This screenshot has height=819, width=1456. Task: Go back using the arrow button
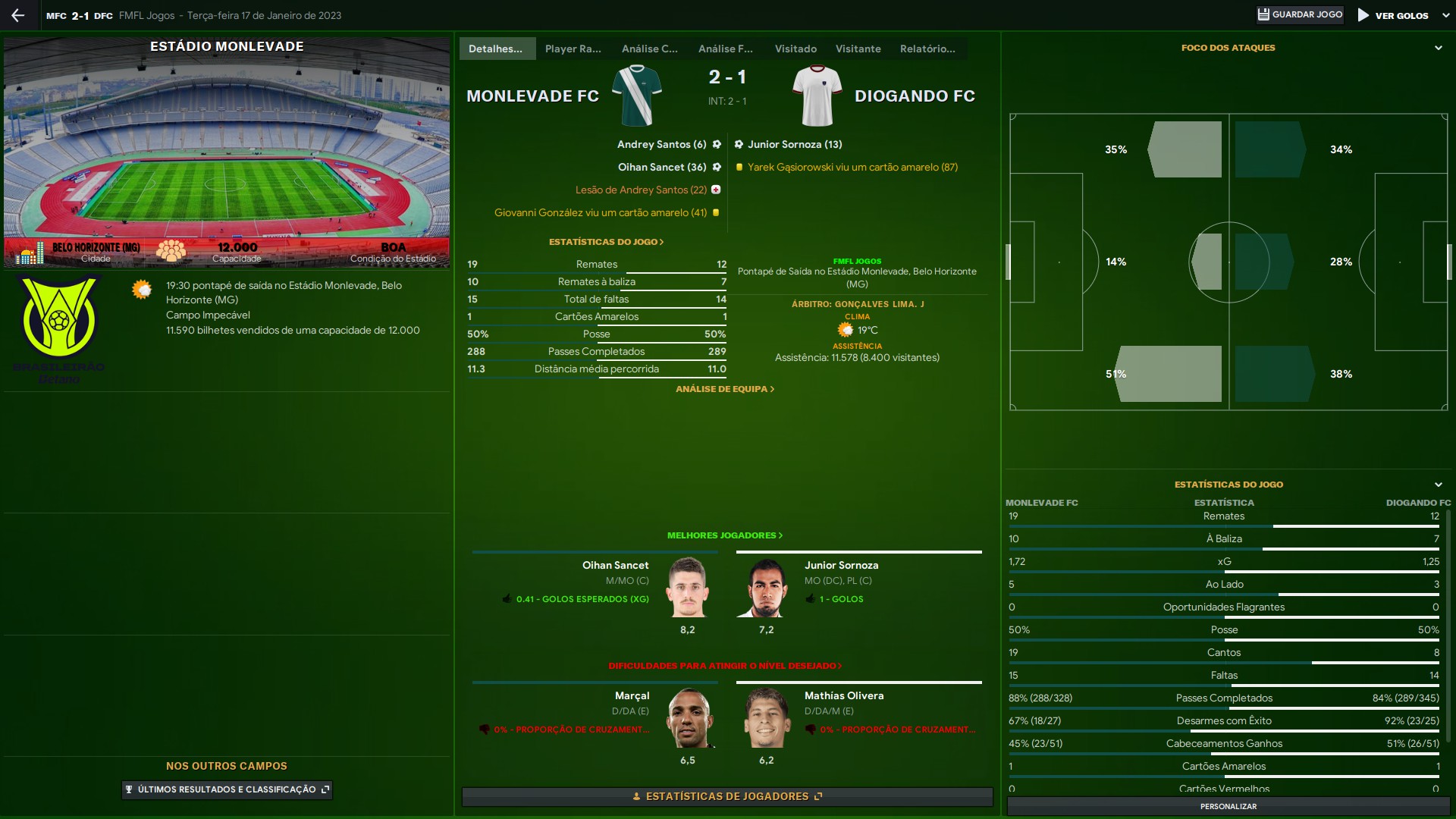point(18,15)
